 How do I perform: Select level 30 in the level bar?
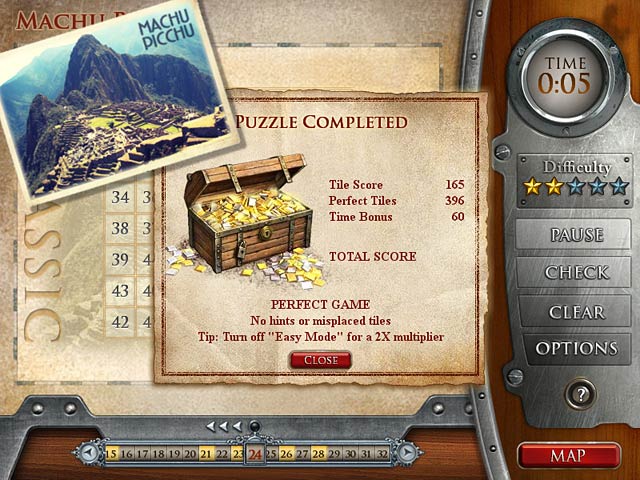(351, 454)
